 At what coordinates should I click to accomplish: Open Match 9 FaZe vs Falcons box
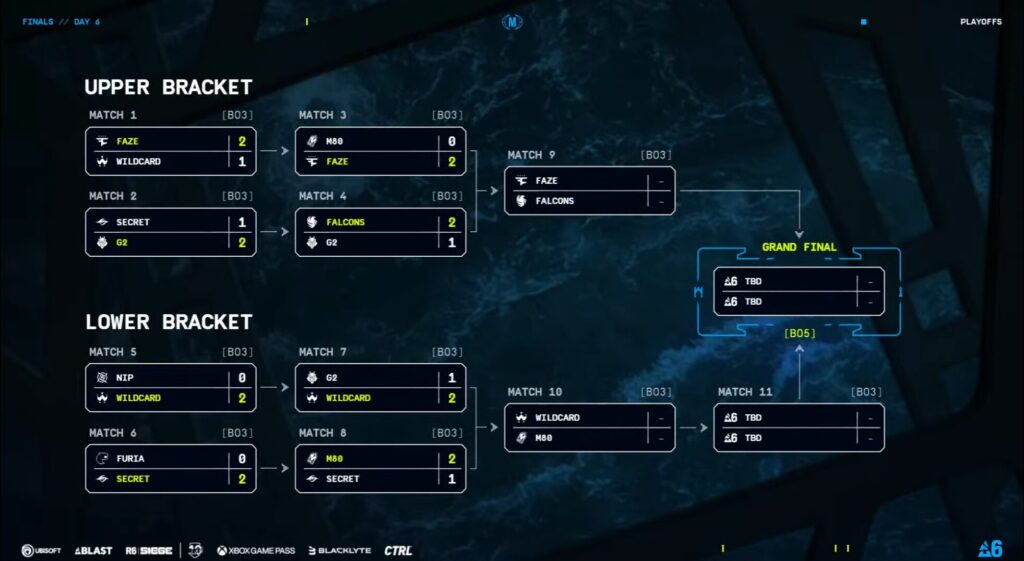coord(589,191)
